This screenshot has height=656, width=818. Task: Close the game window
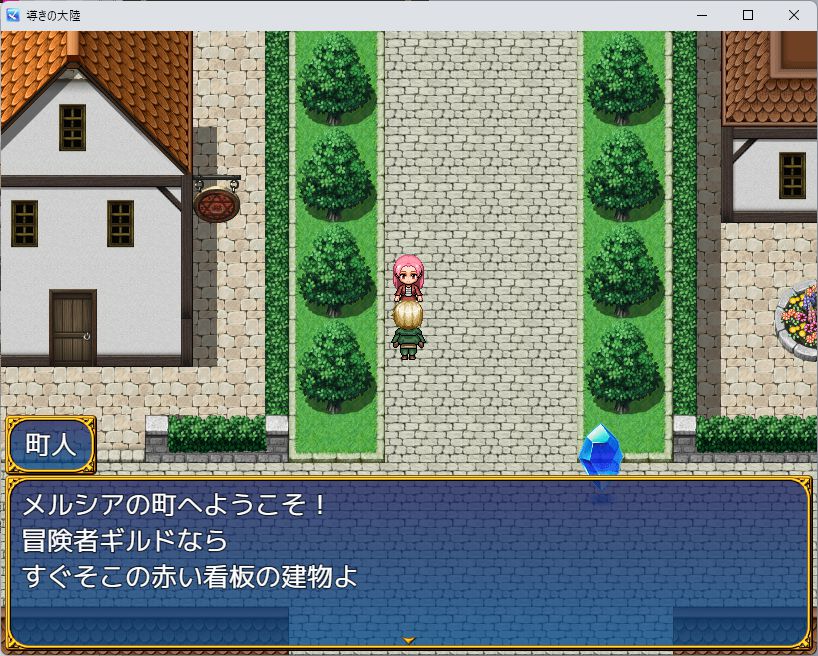pos(793,15)
